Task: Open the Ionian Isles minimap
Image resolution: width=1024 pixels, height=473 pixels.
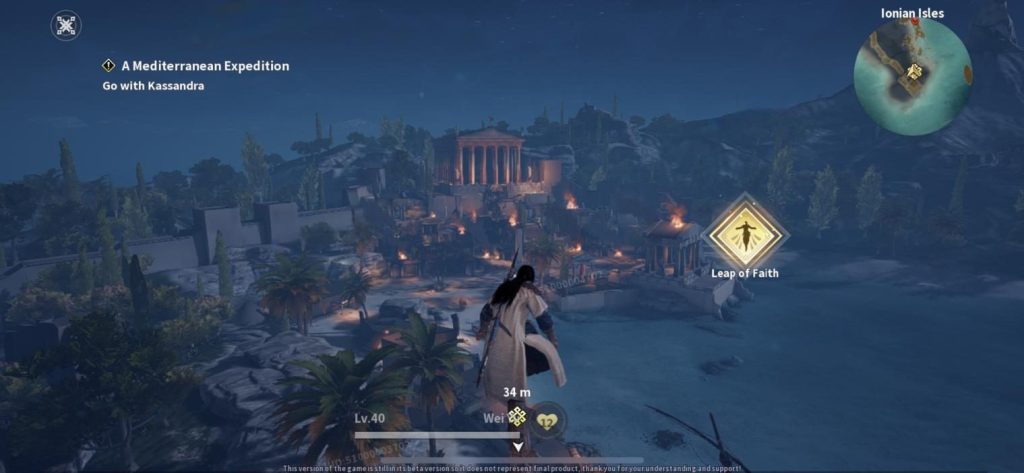Action: point(912,75)
